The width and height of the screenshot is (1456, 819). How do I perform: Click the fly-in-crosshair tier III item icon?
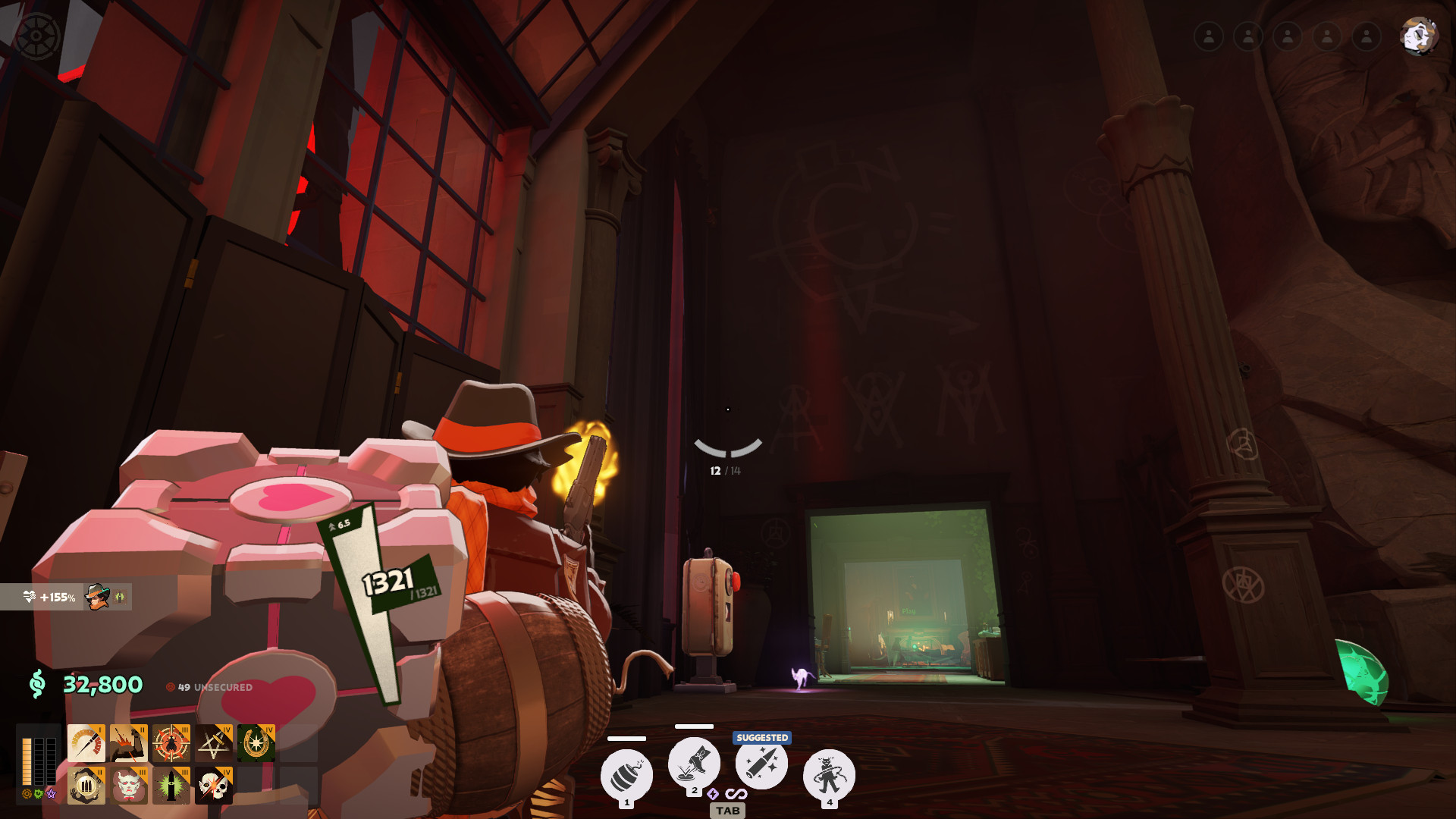pos(172,743)
